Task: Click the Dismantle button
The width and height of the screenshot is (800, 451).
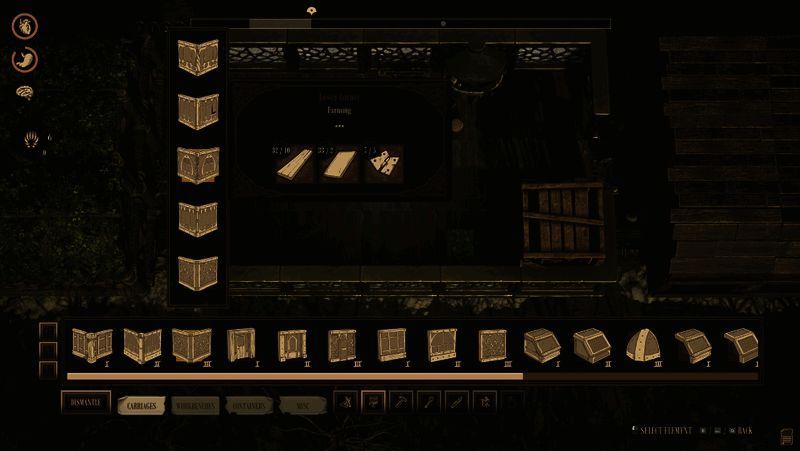Action: click(85, 403)
